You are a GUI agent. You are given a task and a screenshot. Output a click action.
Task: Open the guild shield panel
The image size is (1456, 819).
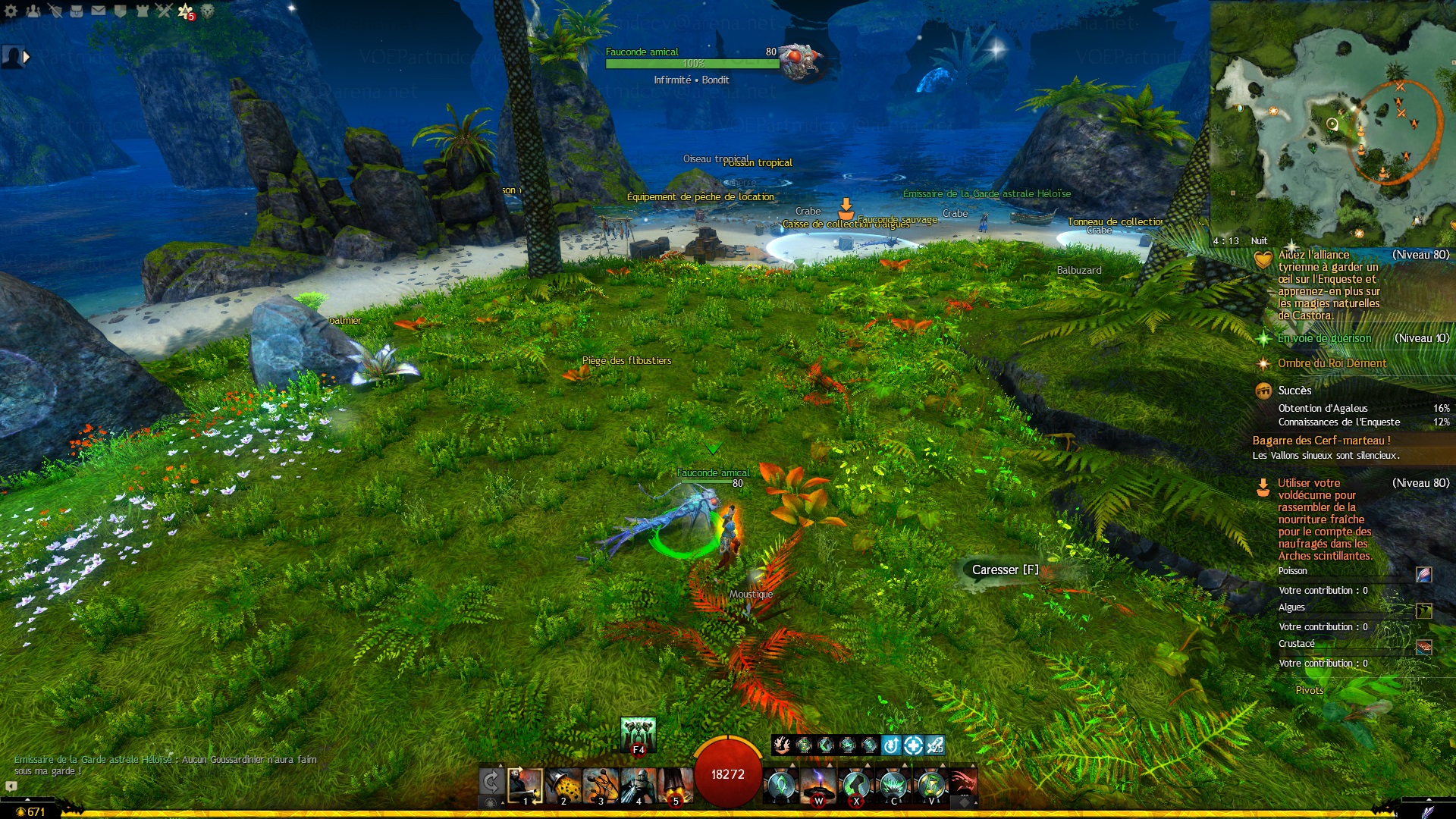(x=120, y=11)
